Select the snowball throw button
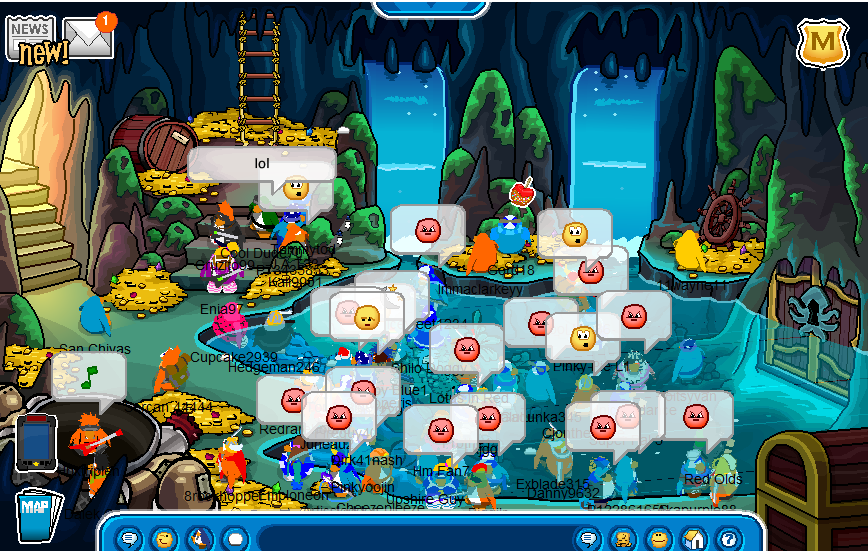The image size is (868, 551). click(234, 539)
